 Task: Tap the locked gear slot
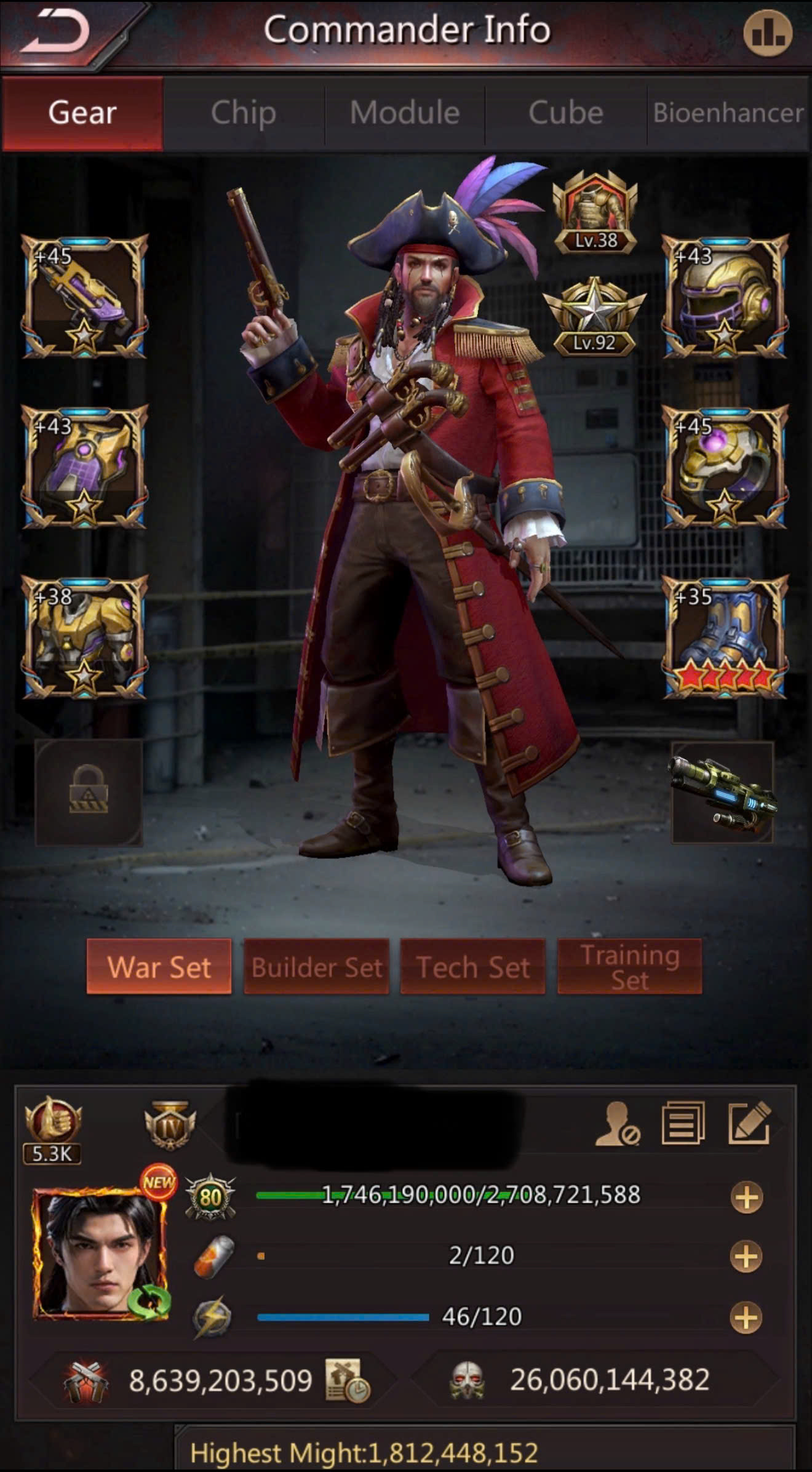(89, 793)
